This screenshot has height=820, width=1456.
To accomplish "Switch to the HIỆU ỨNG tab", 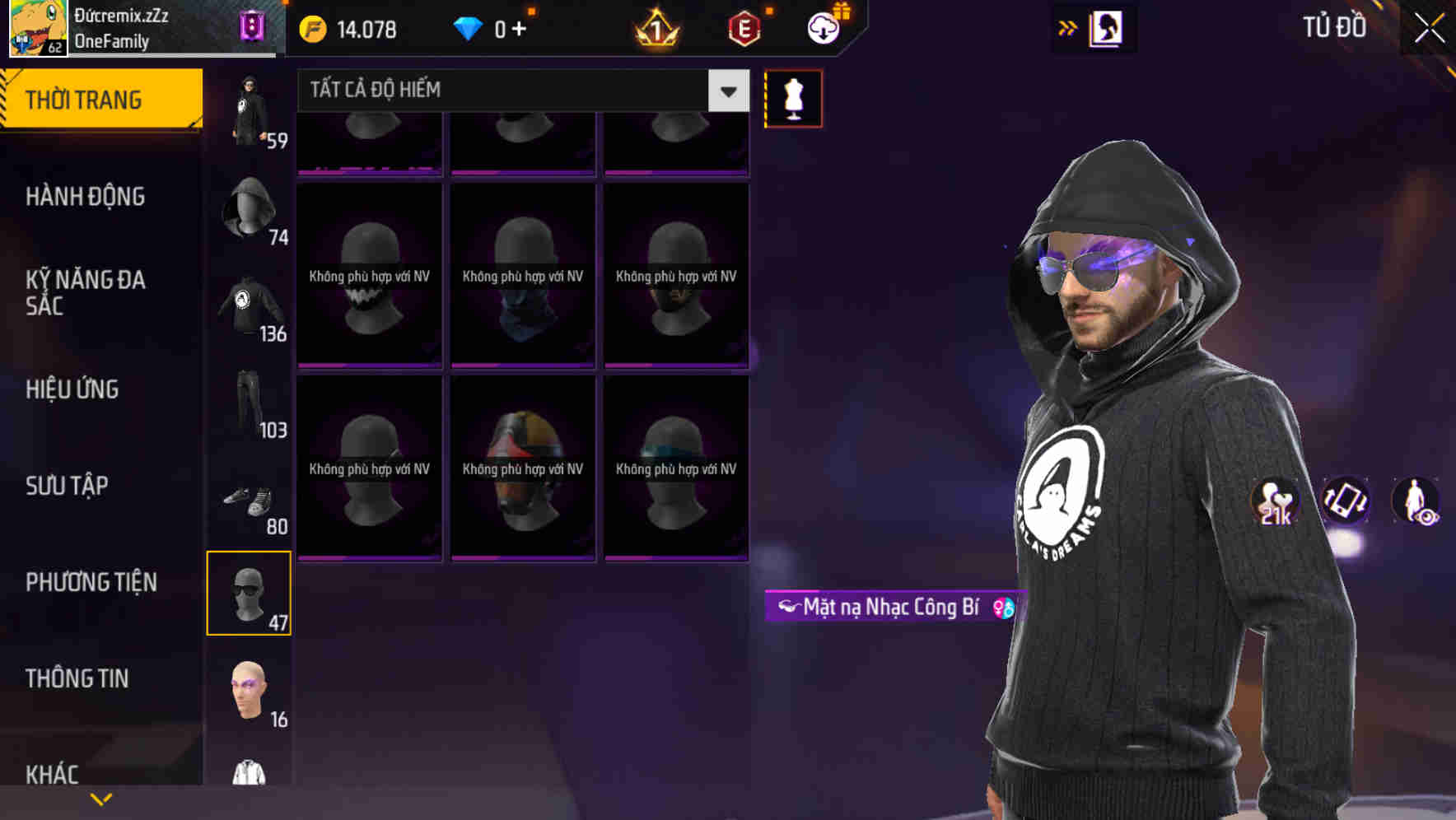I will pos(74,389).
